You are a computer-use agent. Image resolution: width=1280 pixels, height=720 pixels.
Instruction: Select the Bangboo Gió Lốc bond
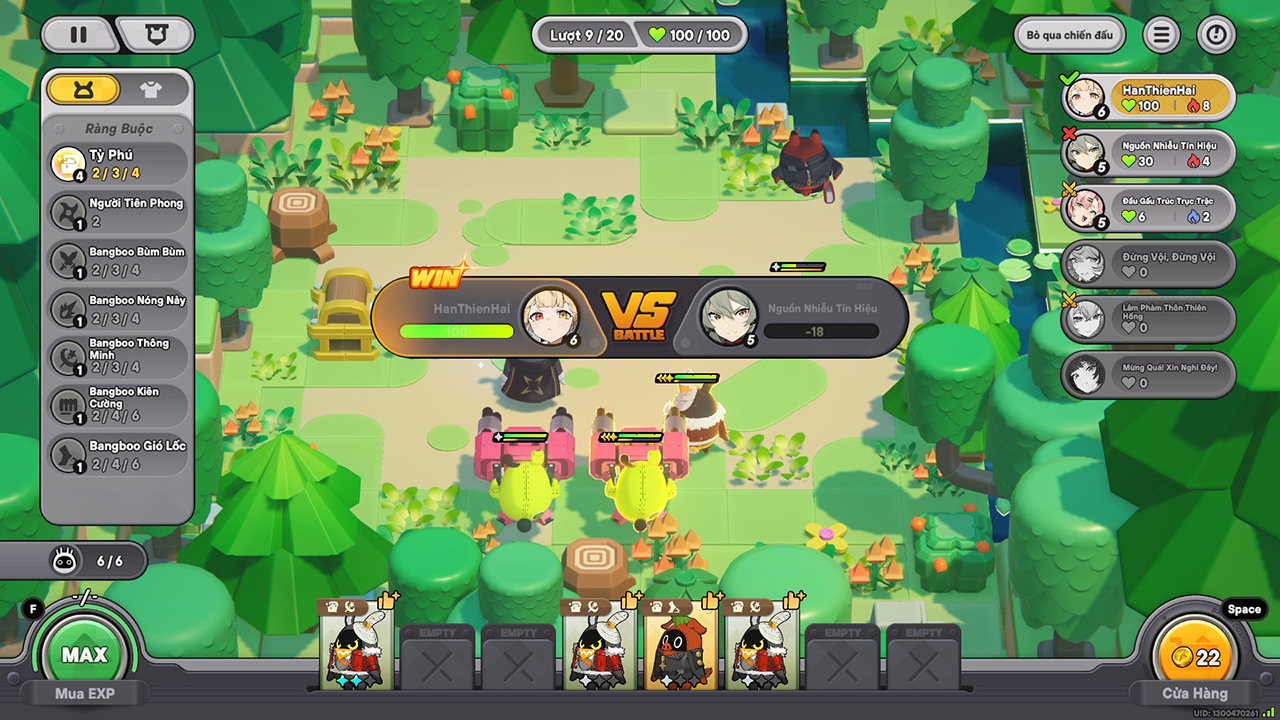pyautogui.click(x=119, y=454)
